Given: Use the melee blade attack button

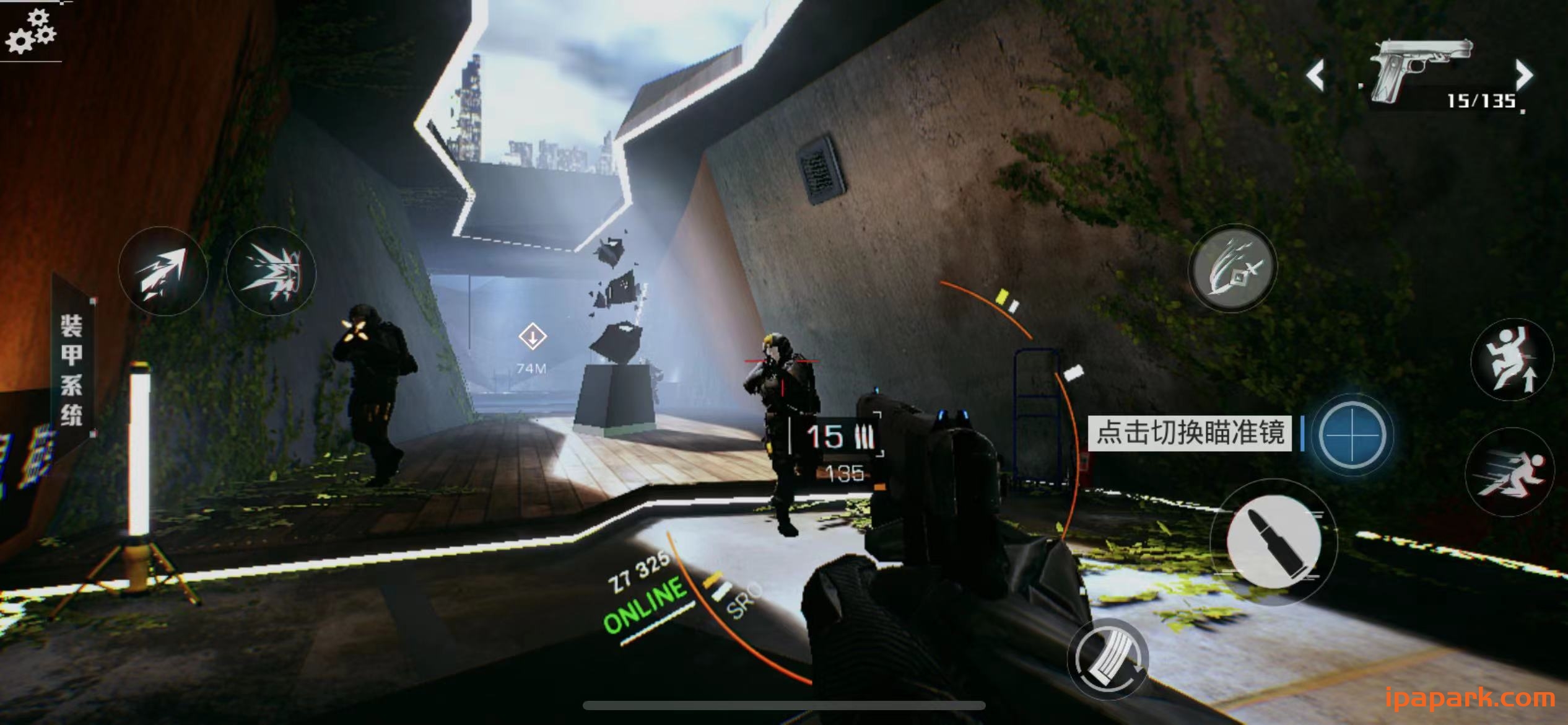Looking at the screenshot, I should click(x=1232, y=268).
